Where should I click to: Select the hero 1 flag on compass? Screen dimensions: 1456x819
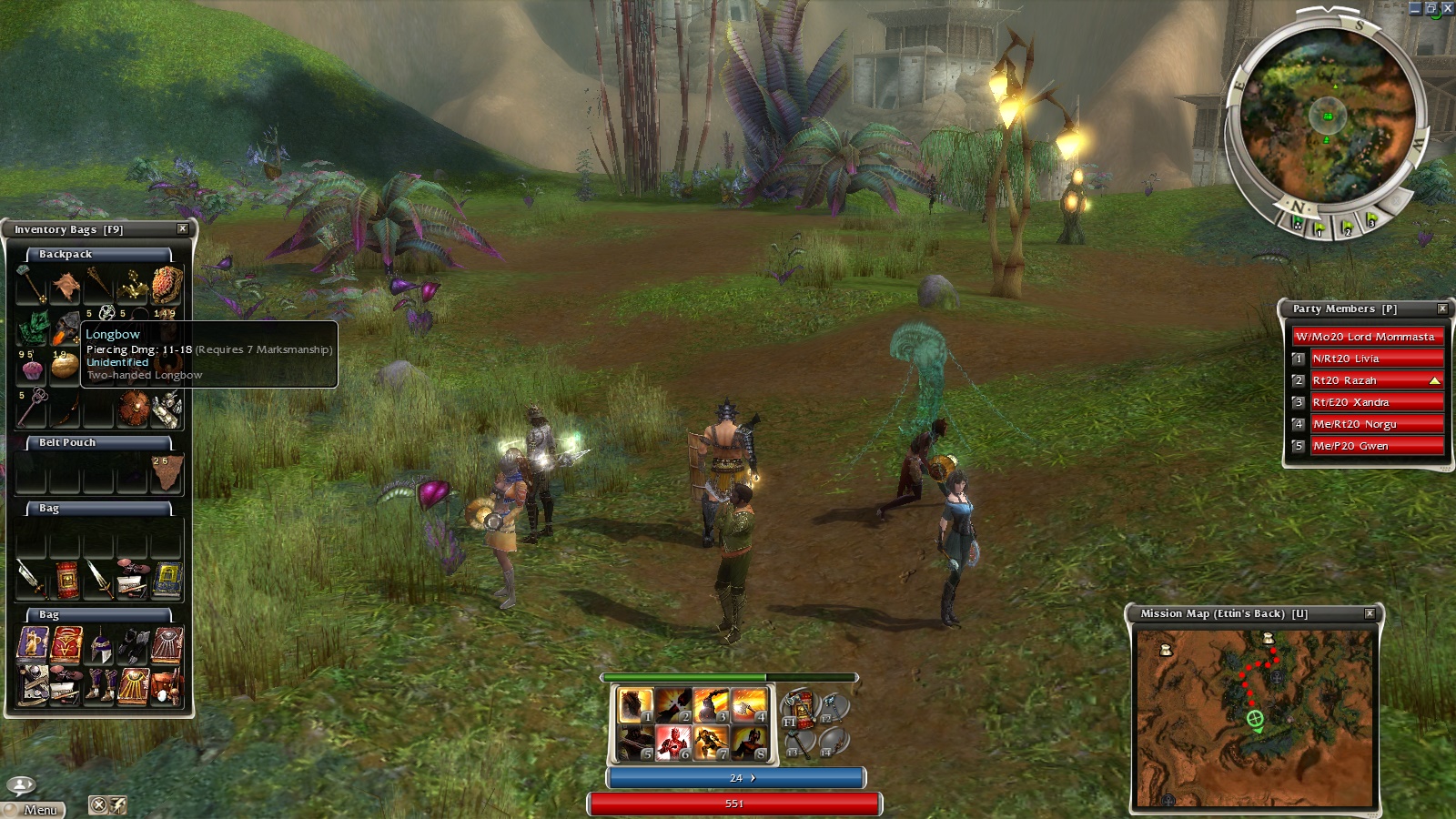click(1318, 227)
